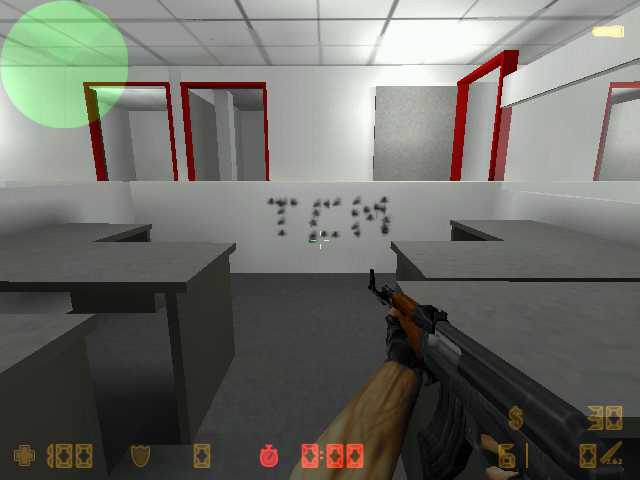640x480 pixels.
Task: Click the green circular radar
Action: coord(64,64)
